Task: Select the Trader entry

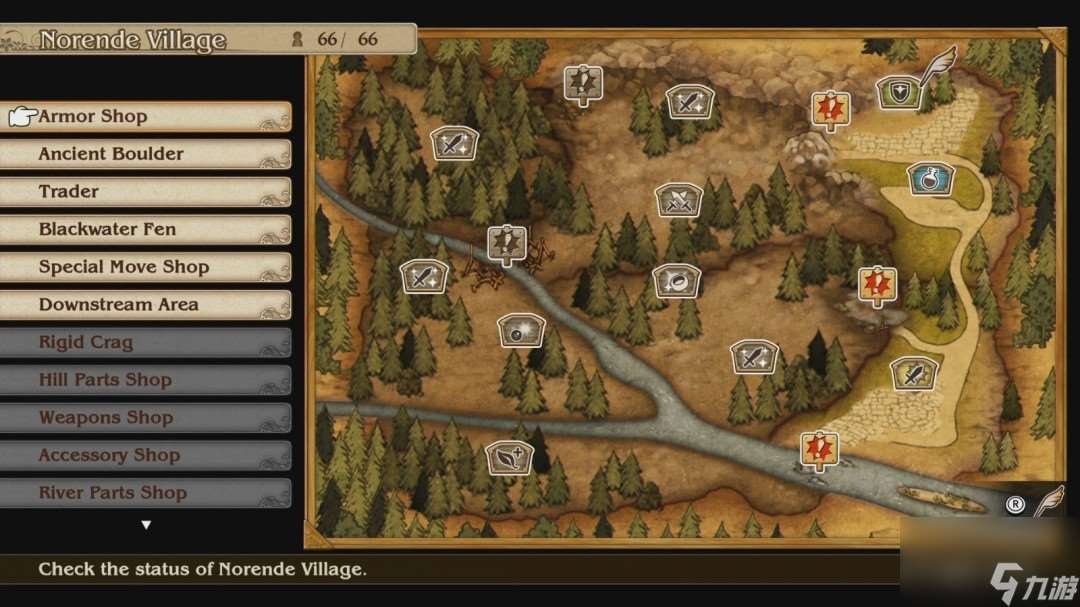Action: (146, 192)
